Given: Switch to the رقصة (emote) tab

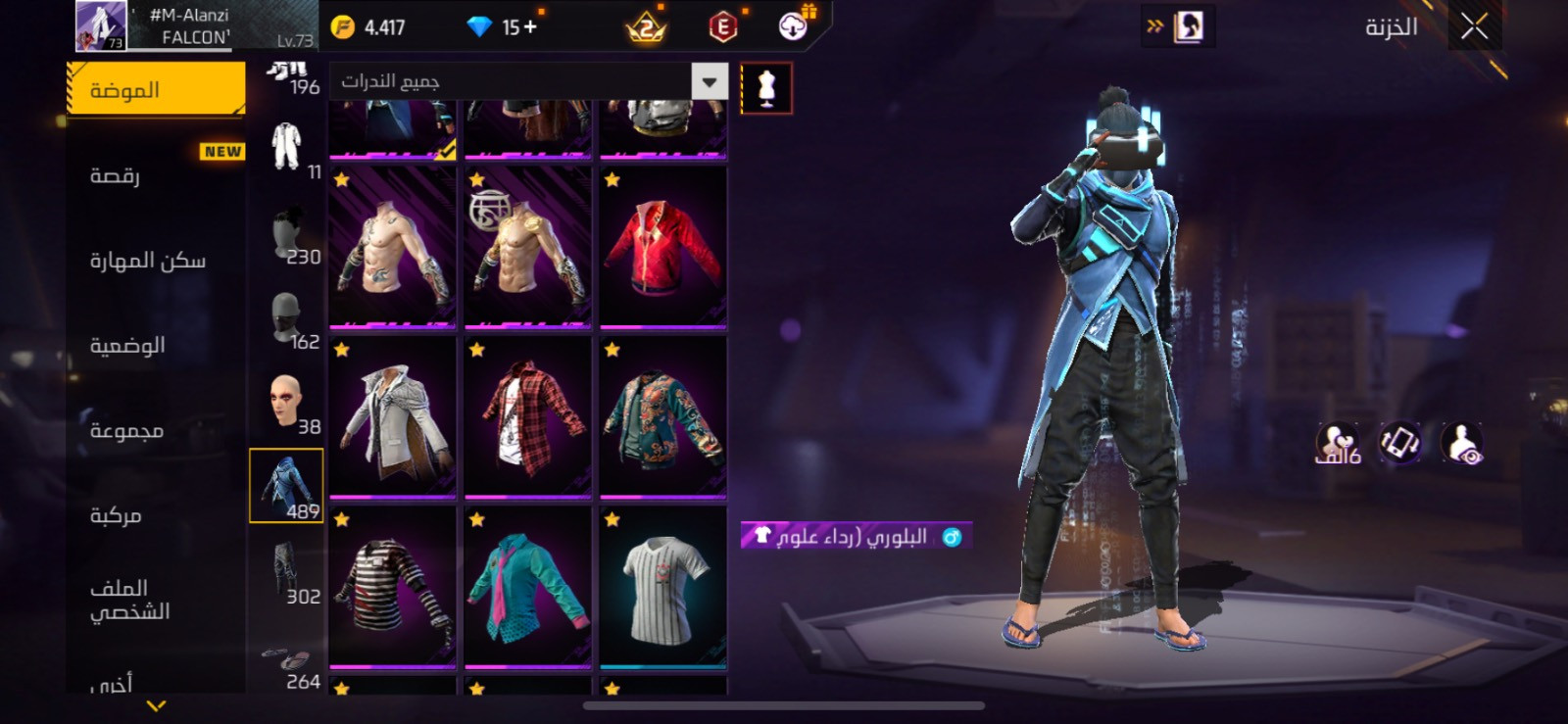Looking at the screenshot, I should pos(156,175).
